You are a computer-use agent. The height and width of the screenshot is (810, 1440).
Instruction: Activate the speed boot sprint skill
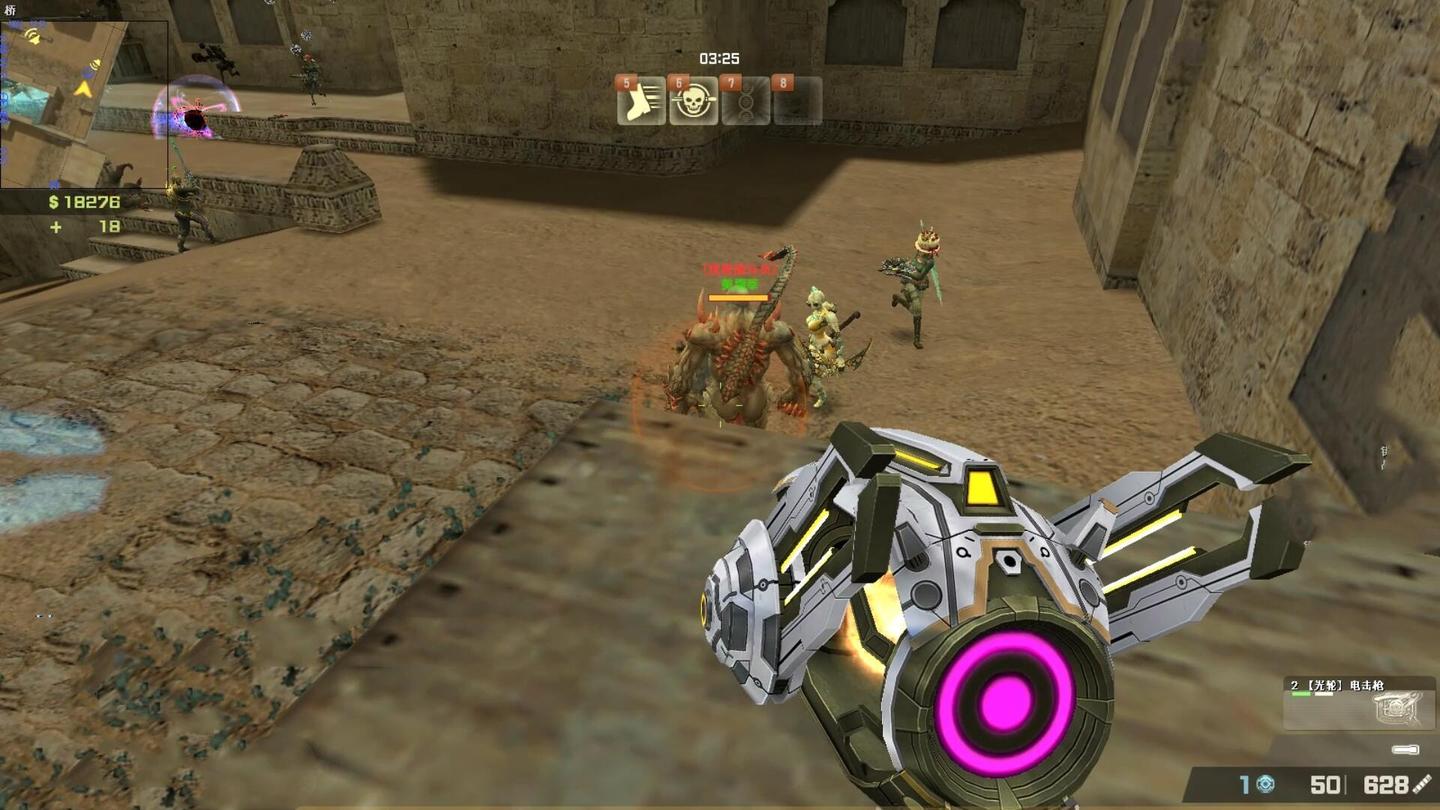642,101
